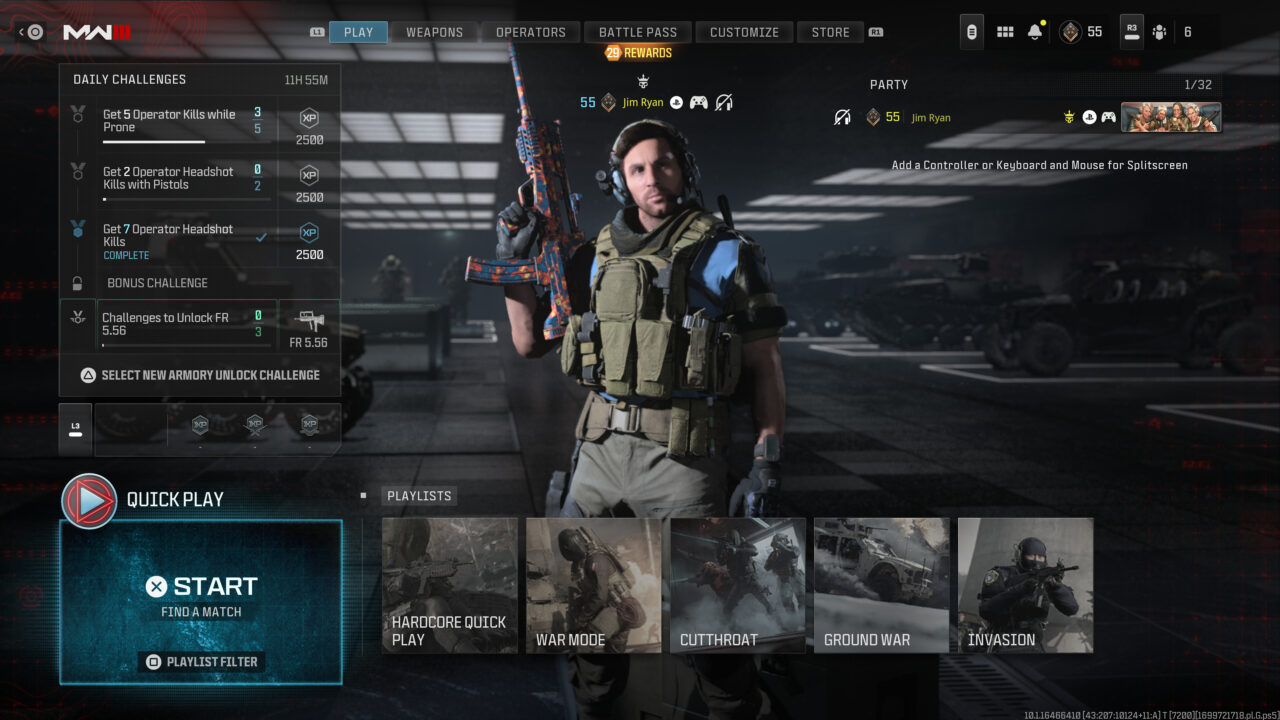Viewport: 1280px width, 720px height.
Task: Click Select New Armory Unlock Challenge
Action: tap(200, 374)
